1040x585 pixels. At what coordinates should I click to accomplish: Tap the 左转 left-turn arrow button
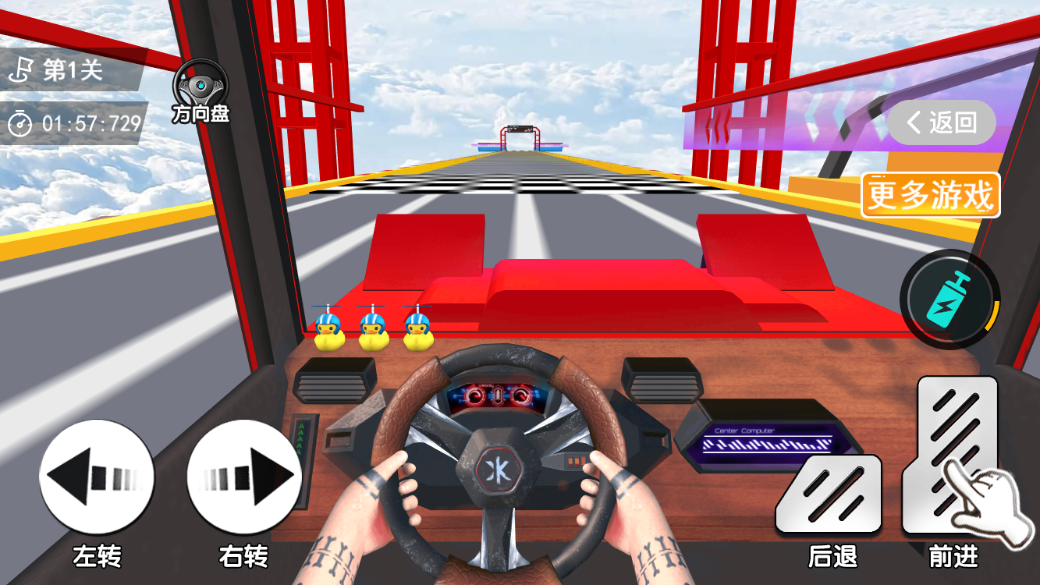97,477
